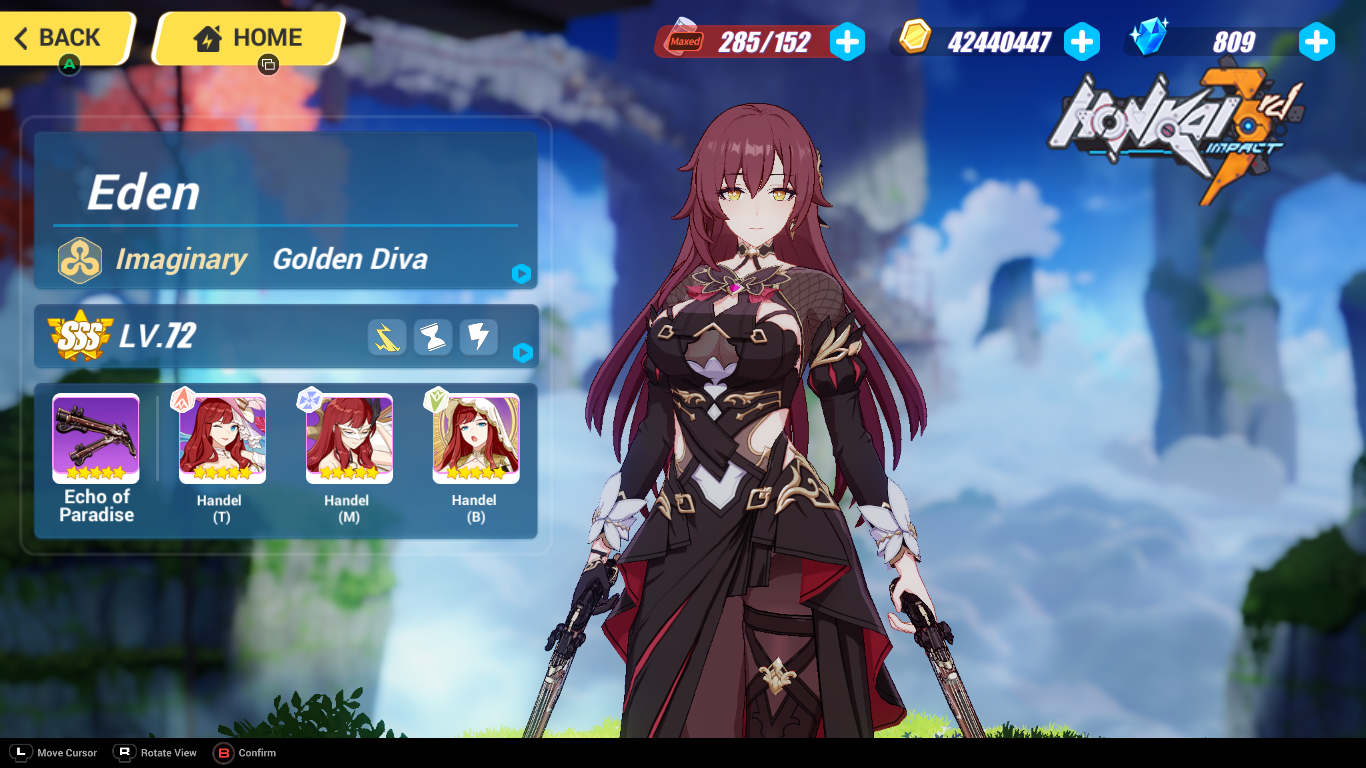The width and height of the screenshot is (1366, 768).
Task: Add coins with its plus button
Action: (1082, 42)
